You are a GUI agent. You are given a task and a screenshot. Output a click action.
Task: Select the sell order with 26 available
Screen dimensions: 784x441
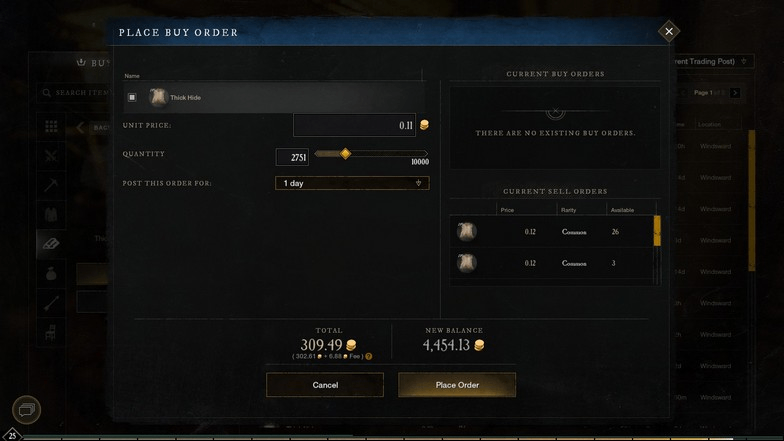(553, 232)
